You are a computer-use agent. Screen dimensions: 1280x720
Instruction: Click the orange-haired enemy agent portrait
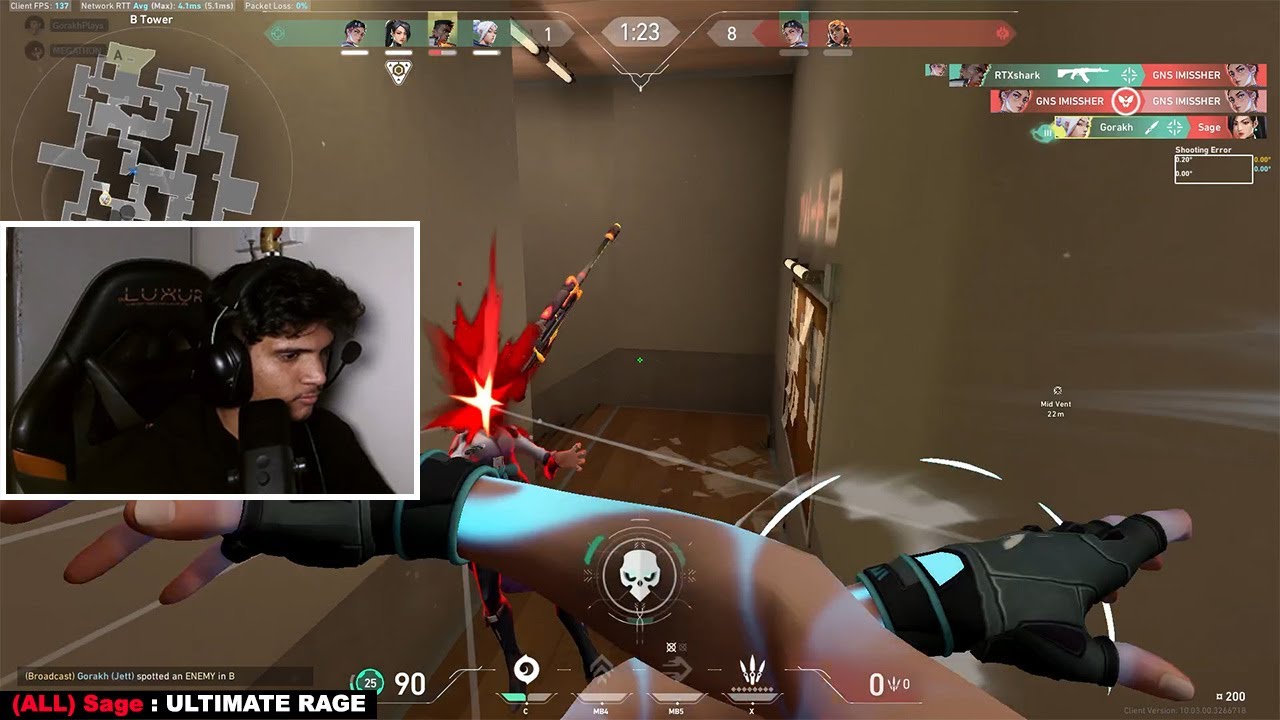click(838, 32)
